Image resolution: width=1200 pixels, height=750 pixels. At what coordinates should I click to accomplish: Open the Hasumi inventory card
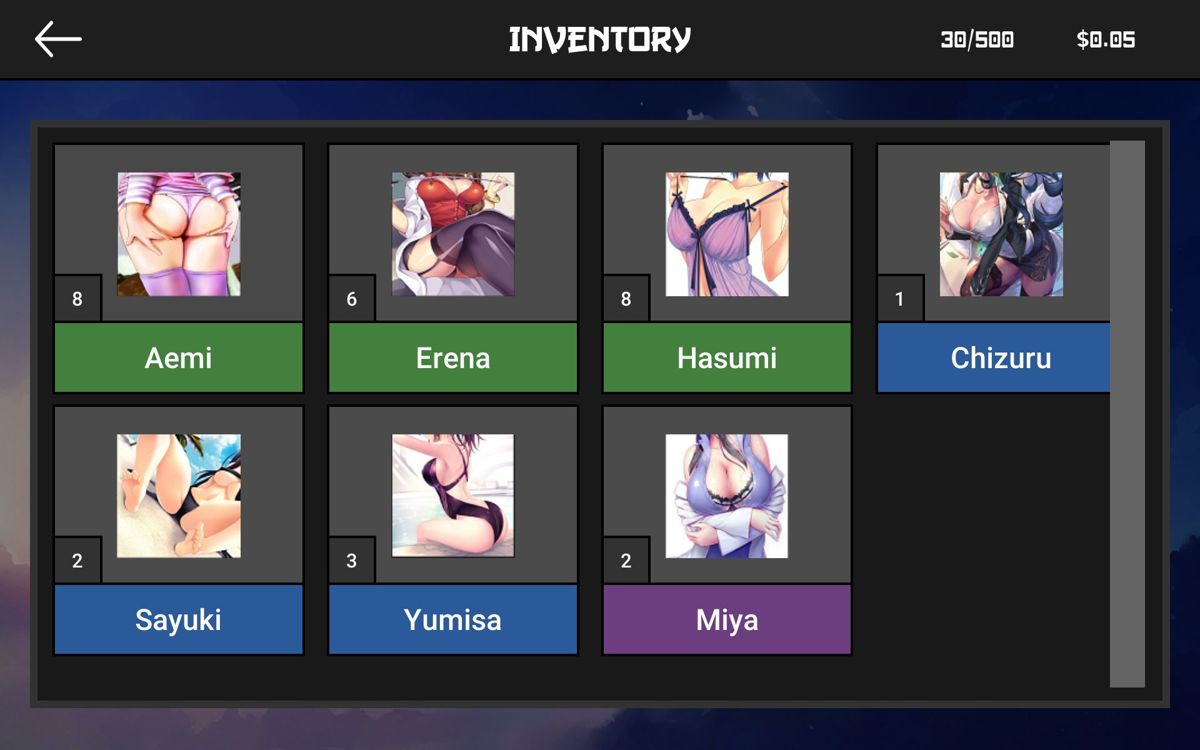[727, 268]
